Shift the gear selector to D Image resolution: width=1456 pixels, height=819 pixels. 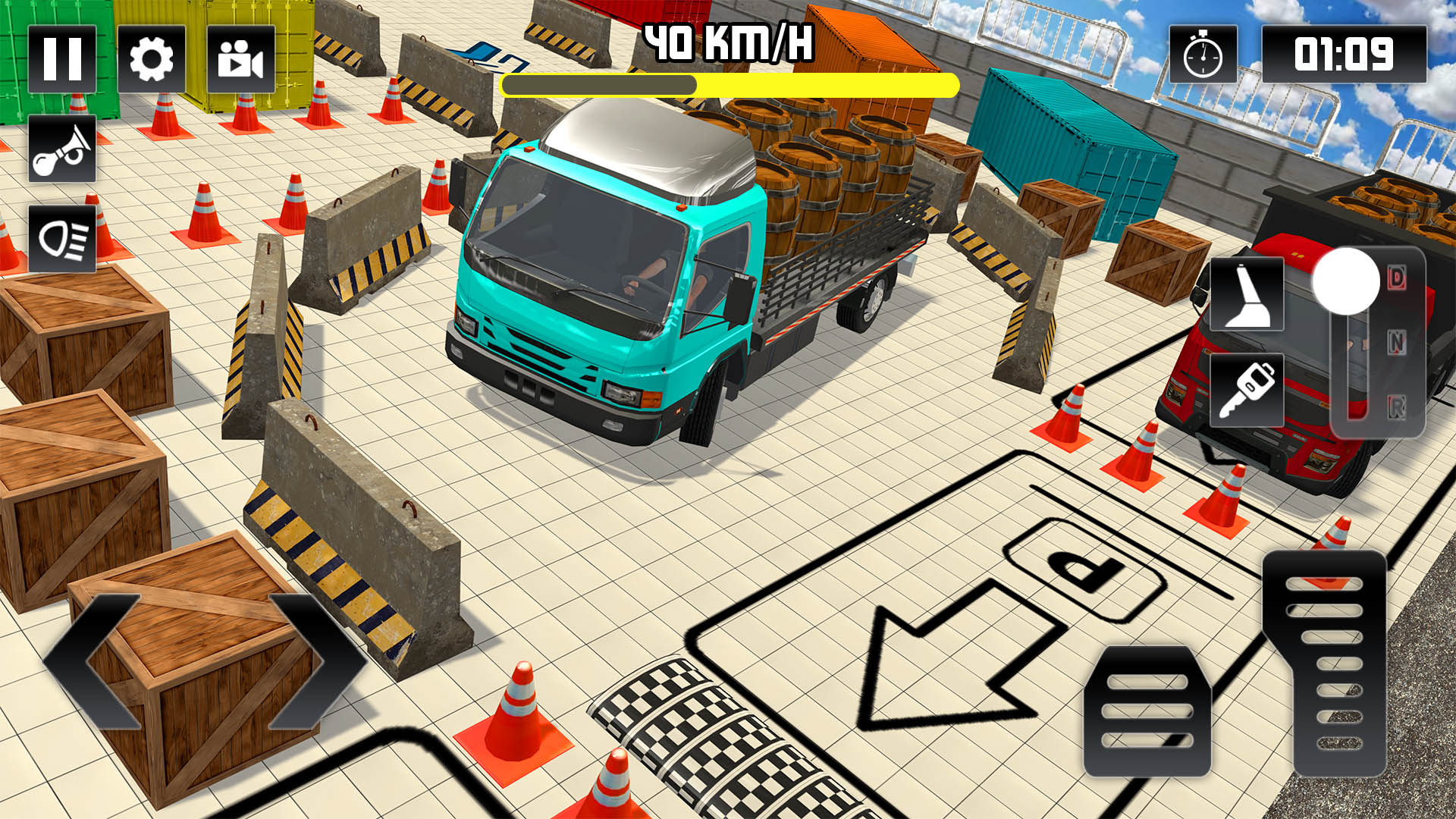point(1396,277)
